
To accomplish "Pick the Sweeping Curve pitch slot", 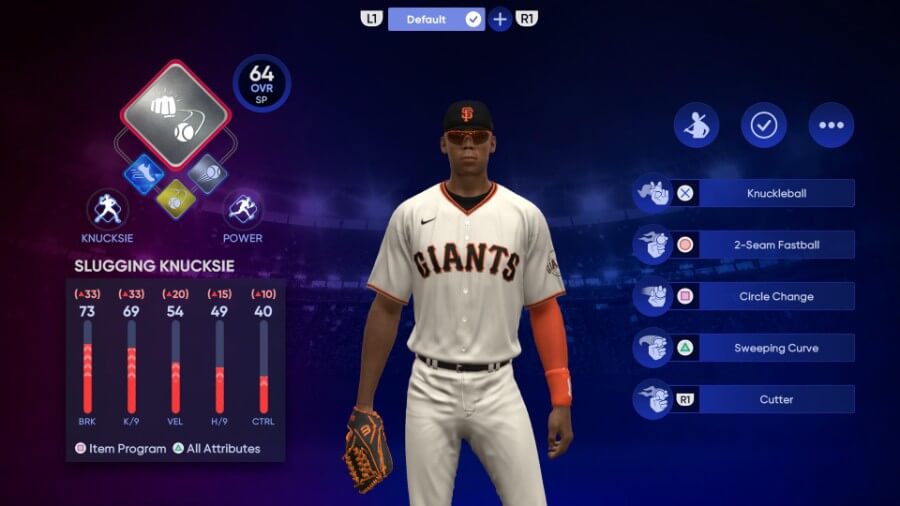I will (776, 348).
